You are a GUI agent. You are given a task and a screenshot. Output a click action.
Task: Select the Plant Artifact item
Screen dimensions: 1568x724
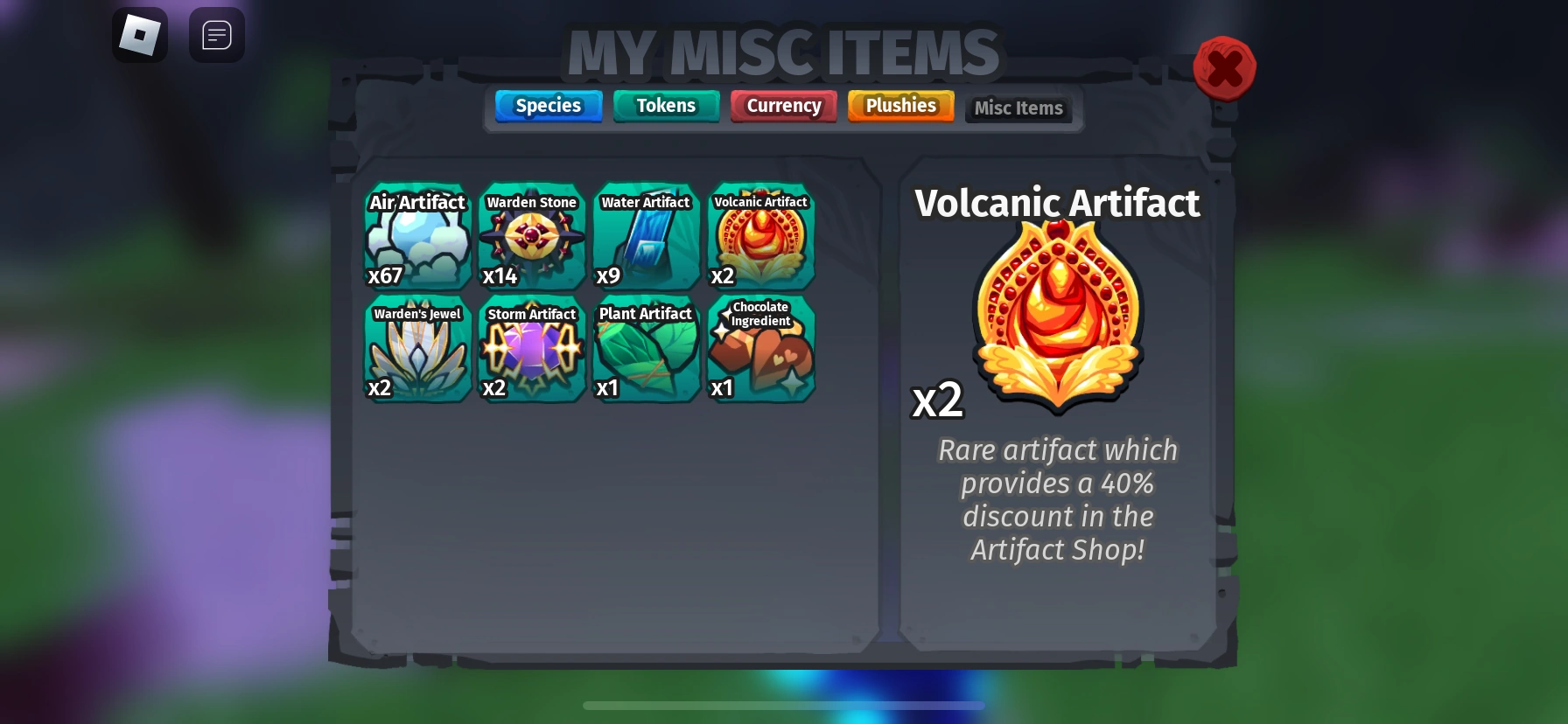click(645, 349)
